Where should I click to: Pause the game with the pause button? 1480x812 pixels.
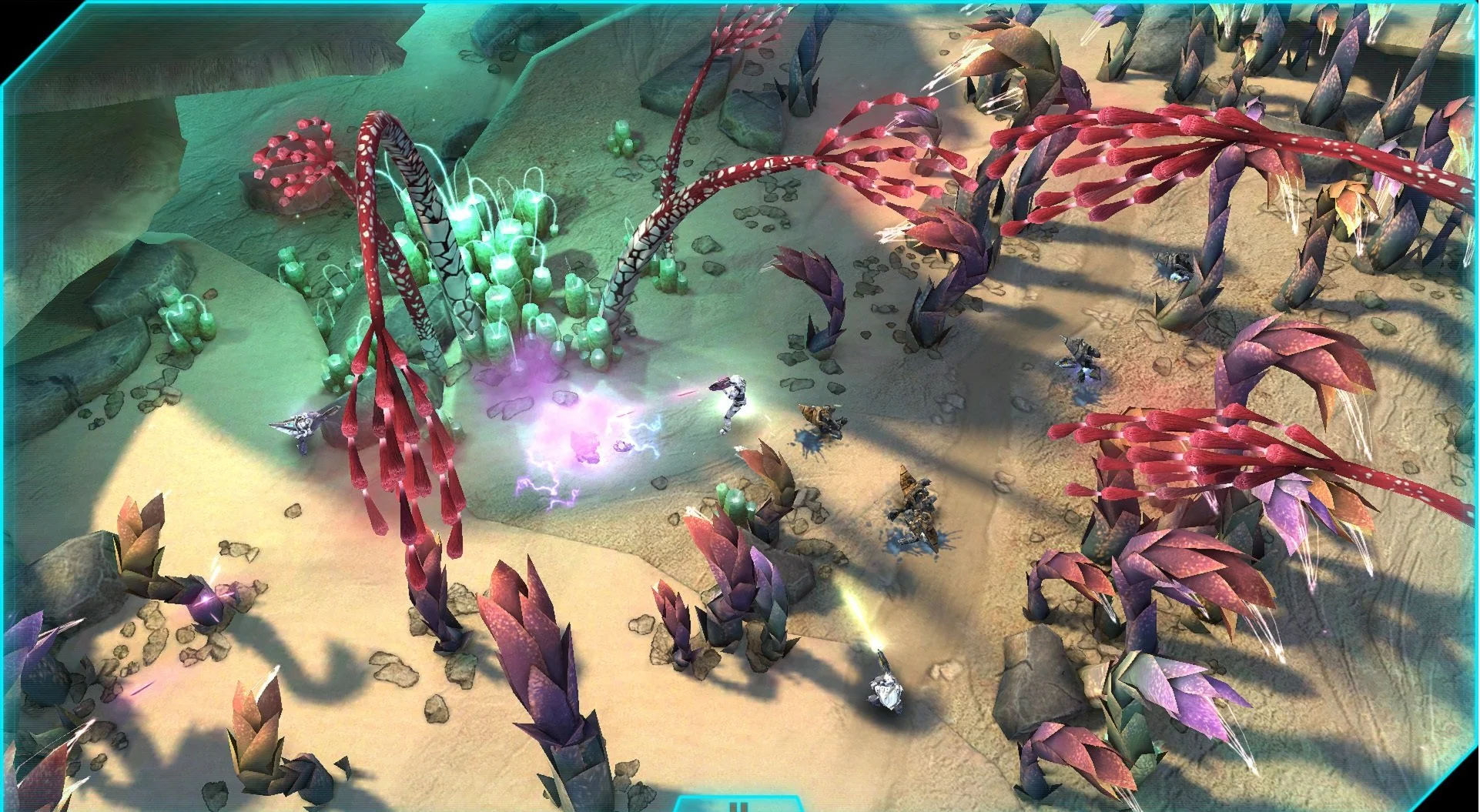(738, 806)
